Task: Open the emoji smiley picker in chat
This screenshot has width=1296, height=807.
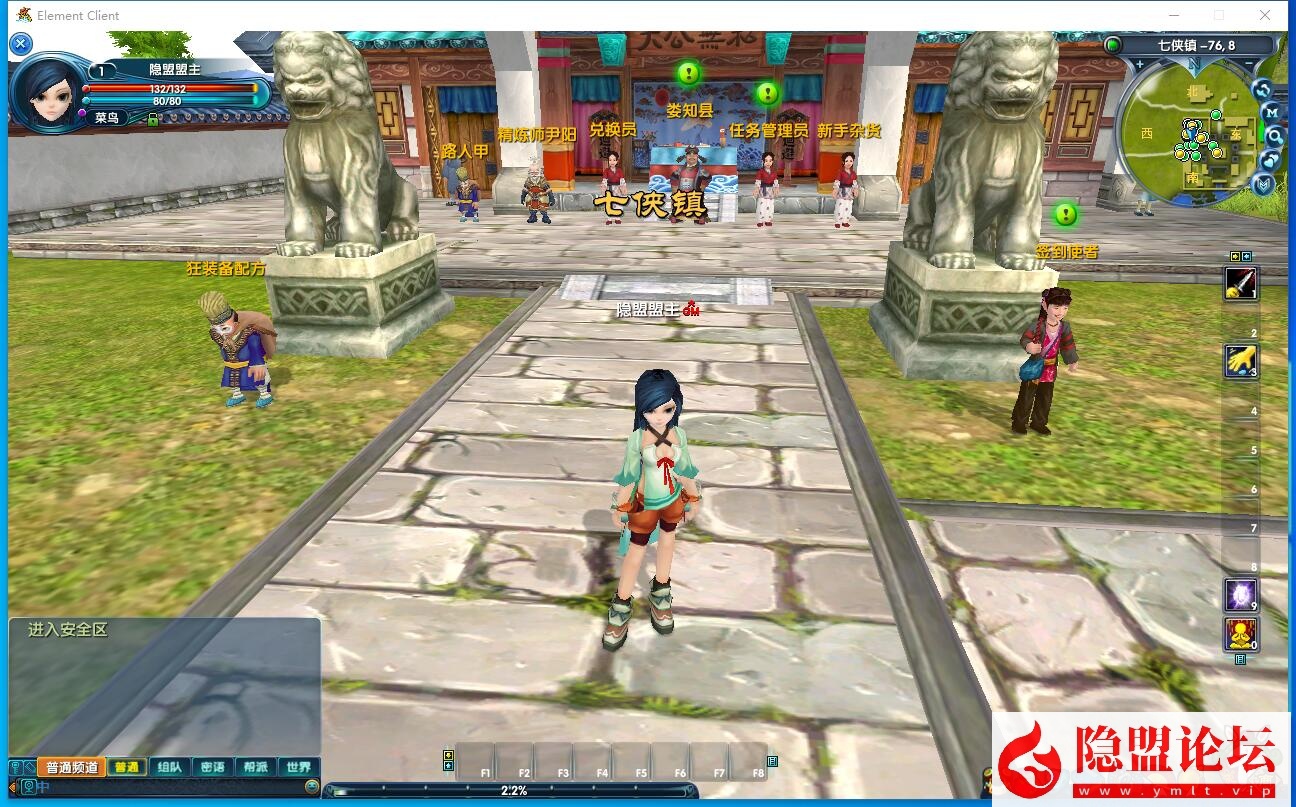Action: pyautogui.click(x=312, y=787)
